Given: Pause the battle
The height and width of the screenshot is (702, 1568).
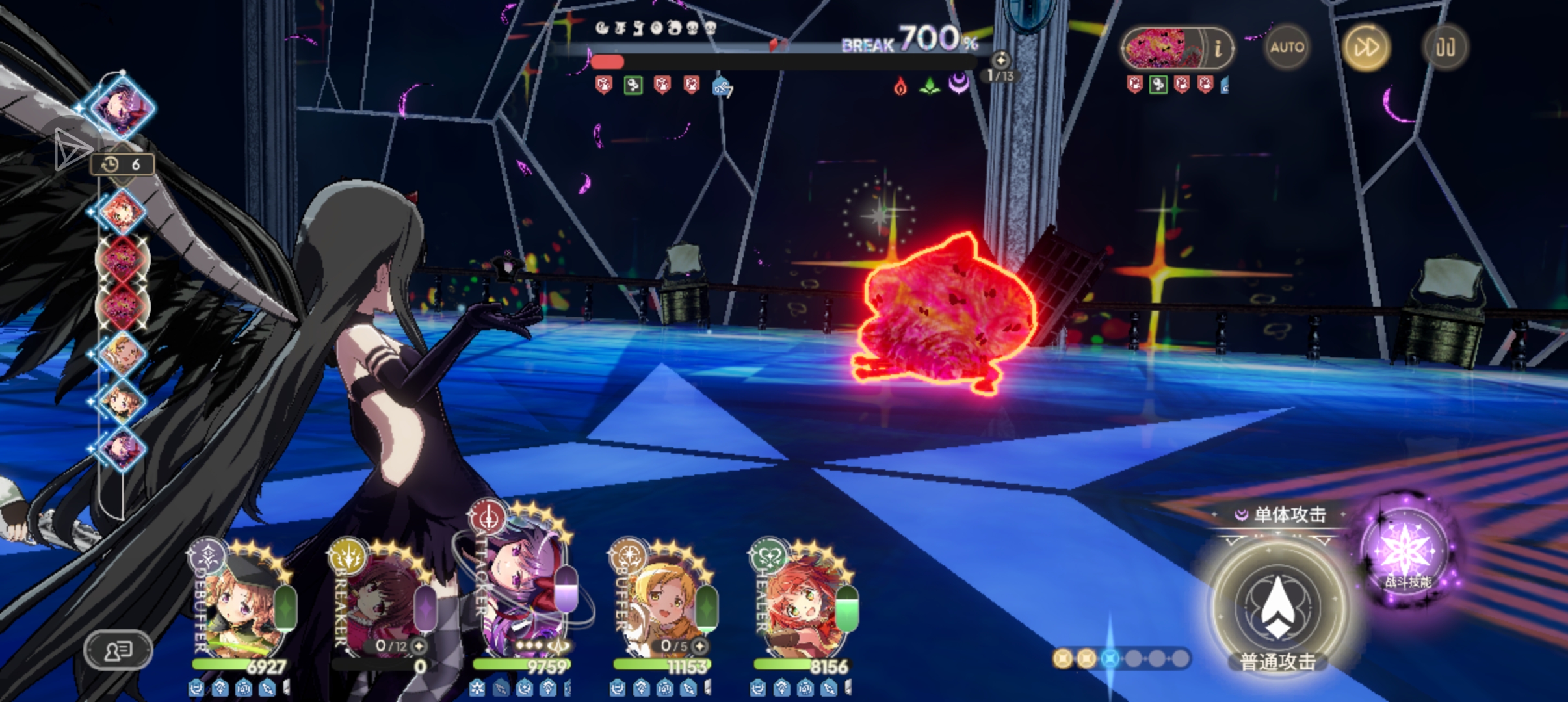Looking at the screenshot, I should [x=1444, y=47].
